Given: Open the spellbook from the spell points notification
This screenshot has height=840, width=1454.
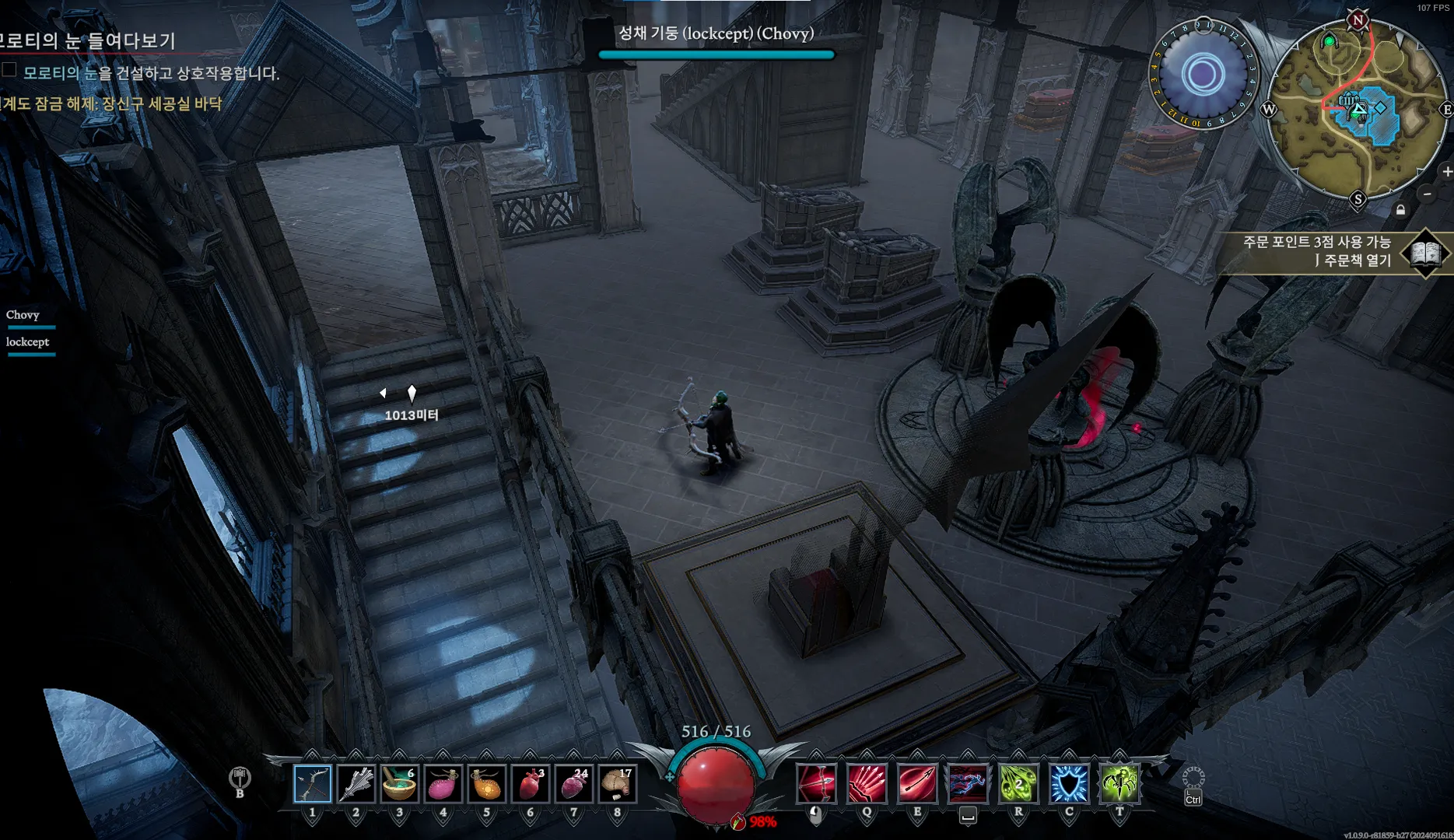Looking at the screenshot, I should pyautogui.click(x=1424, y=253).
